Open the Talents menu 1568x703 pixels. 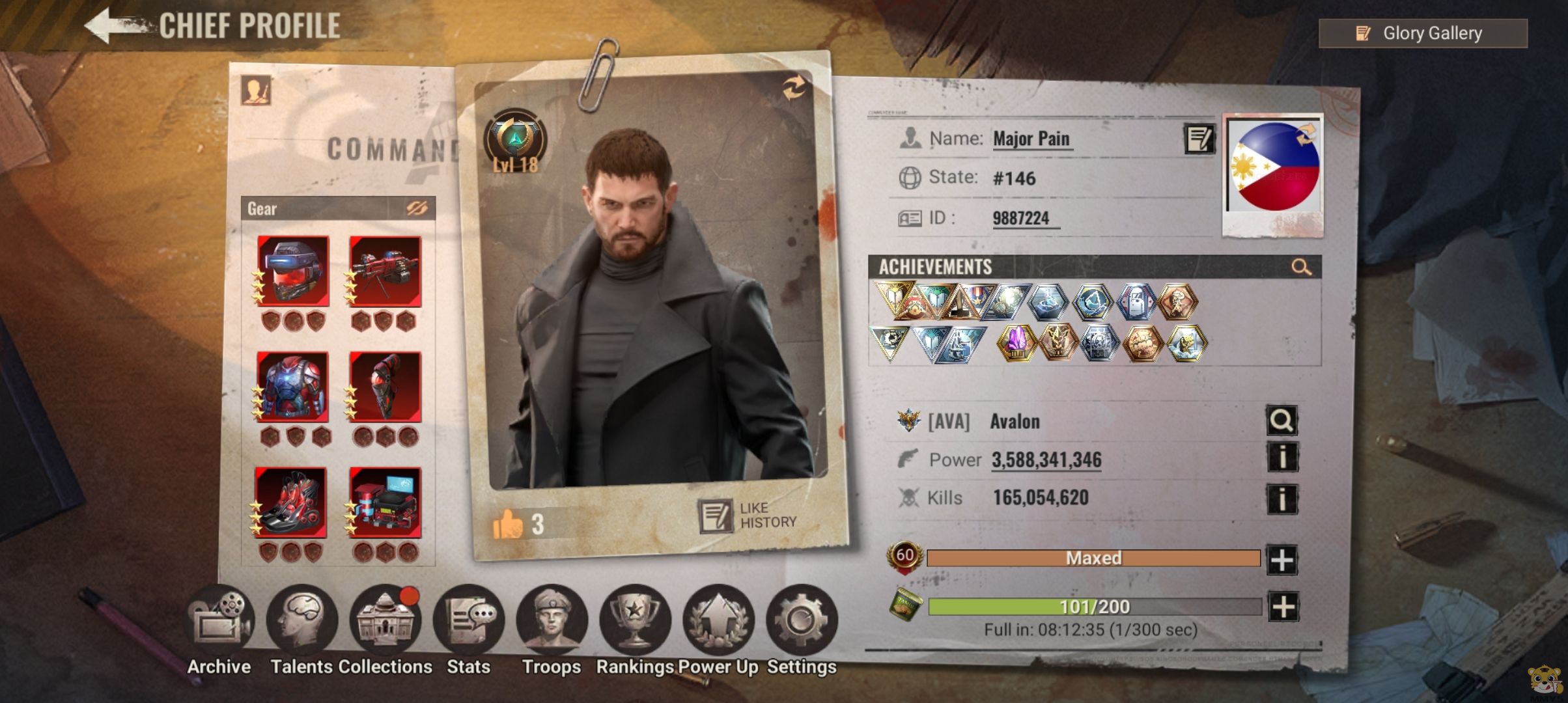(x=301, y=619)
